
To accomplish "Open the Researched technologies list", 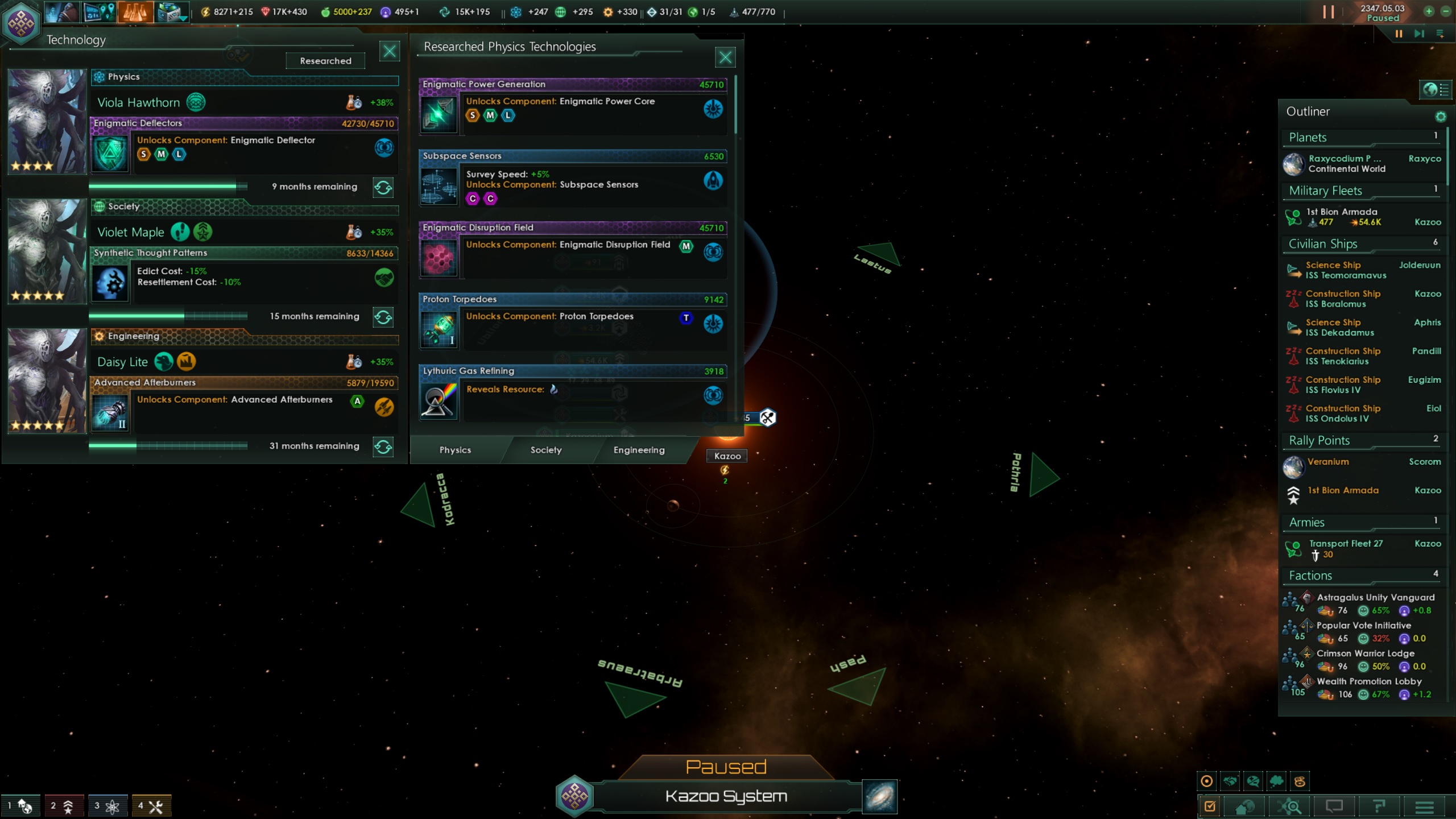I will (325, 61).
